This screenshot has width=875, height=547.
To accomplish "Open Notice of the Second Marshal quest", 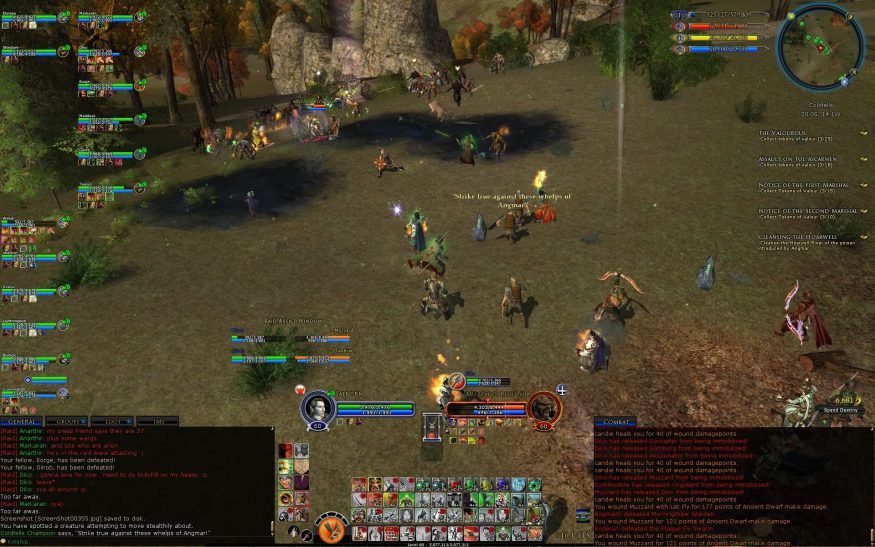I will pos(808,211).
